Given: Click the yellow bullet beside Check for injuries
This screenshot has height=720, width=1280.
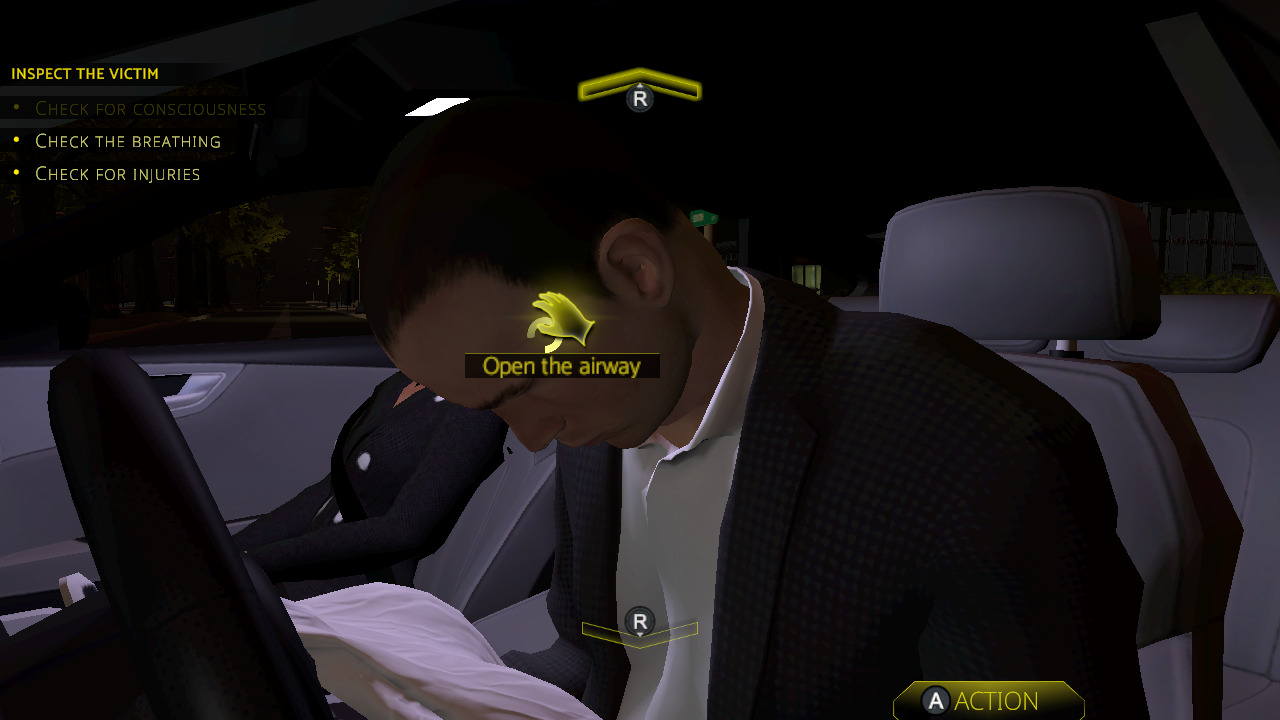Looking at the screenshot, I should (x=18, y=173).
